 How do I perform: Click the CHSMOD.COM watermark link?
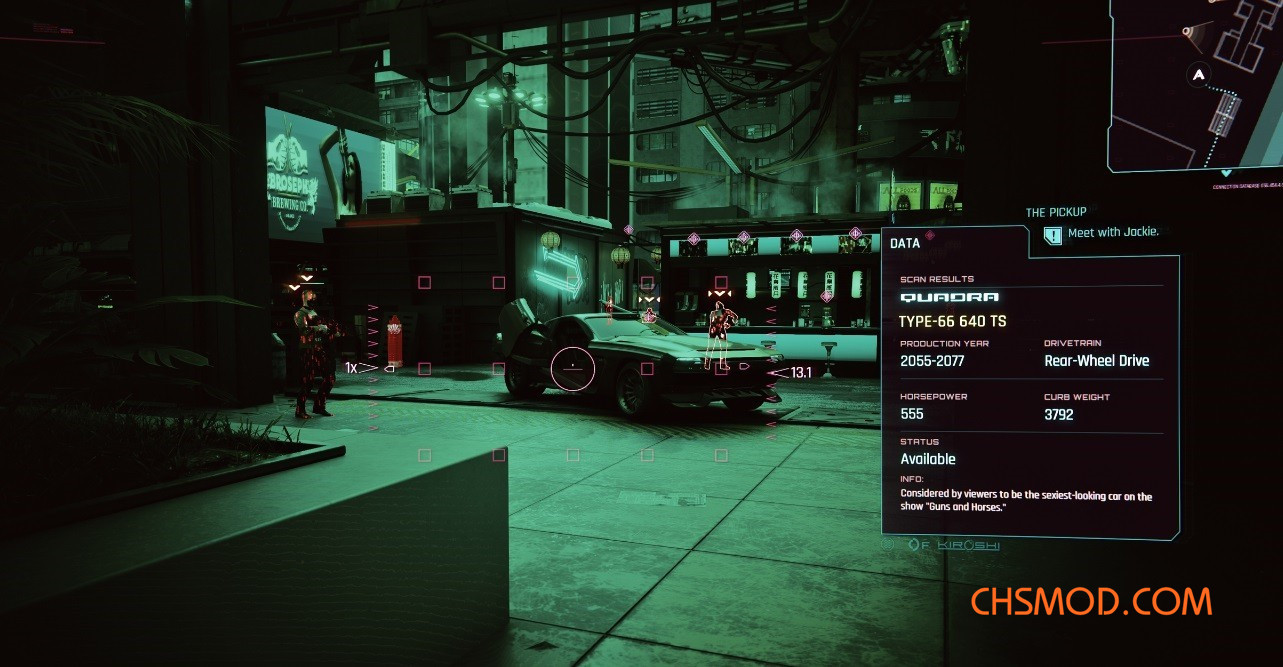coord(1091,602)
